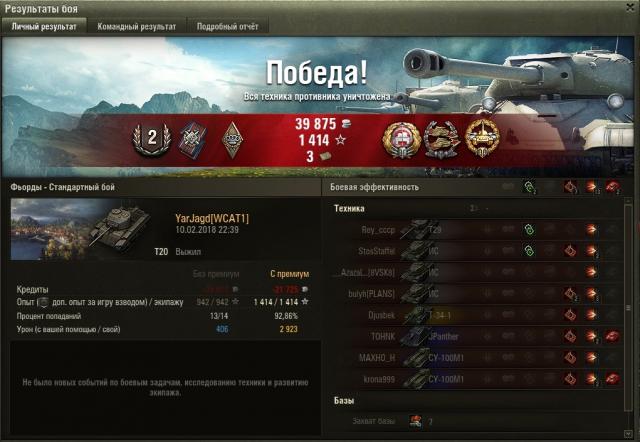
Task: Open the Подробный отчёт tab
Action: (x=225, y=27)
